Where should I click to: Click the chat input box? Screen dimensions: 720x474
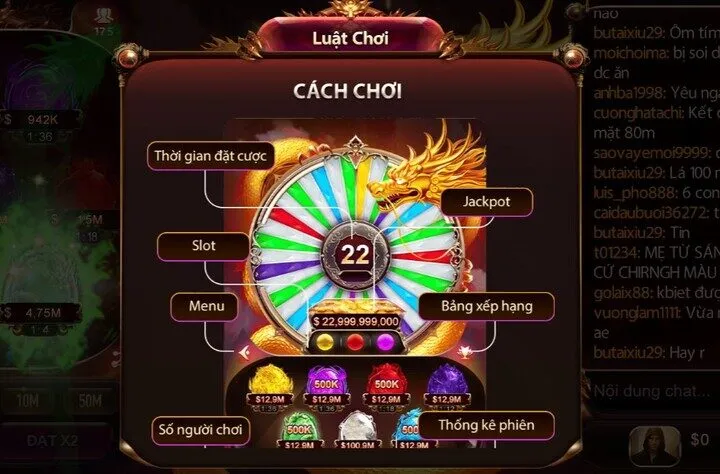652,392
